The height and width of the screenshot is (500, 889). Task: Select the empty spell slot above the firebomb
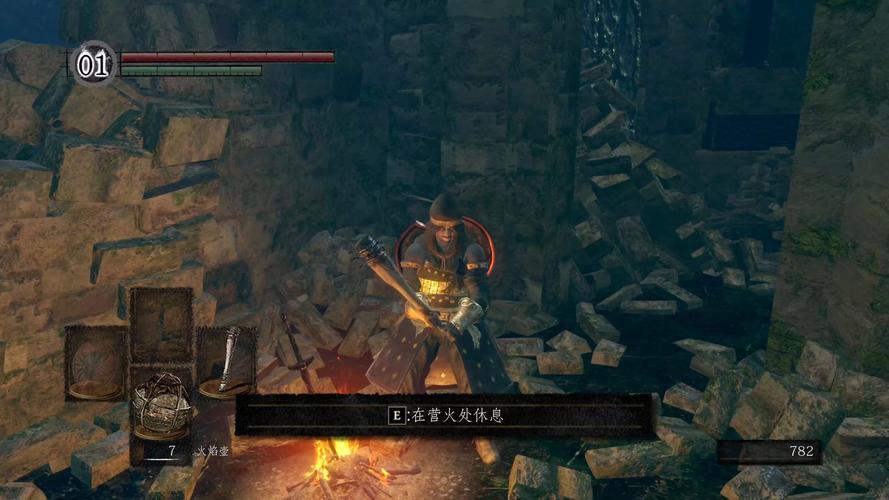point(161,324)
